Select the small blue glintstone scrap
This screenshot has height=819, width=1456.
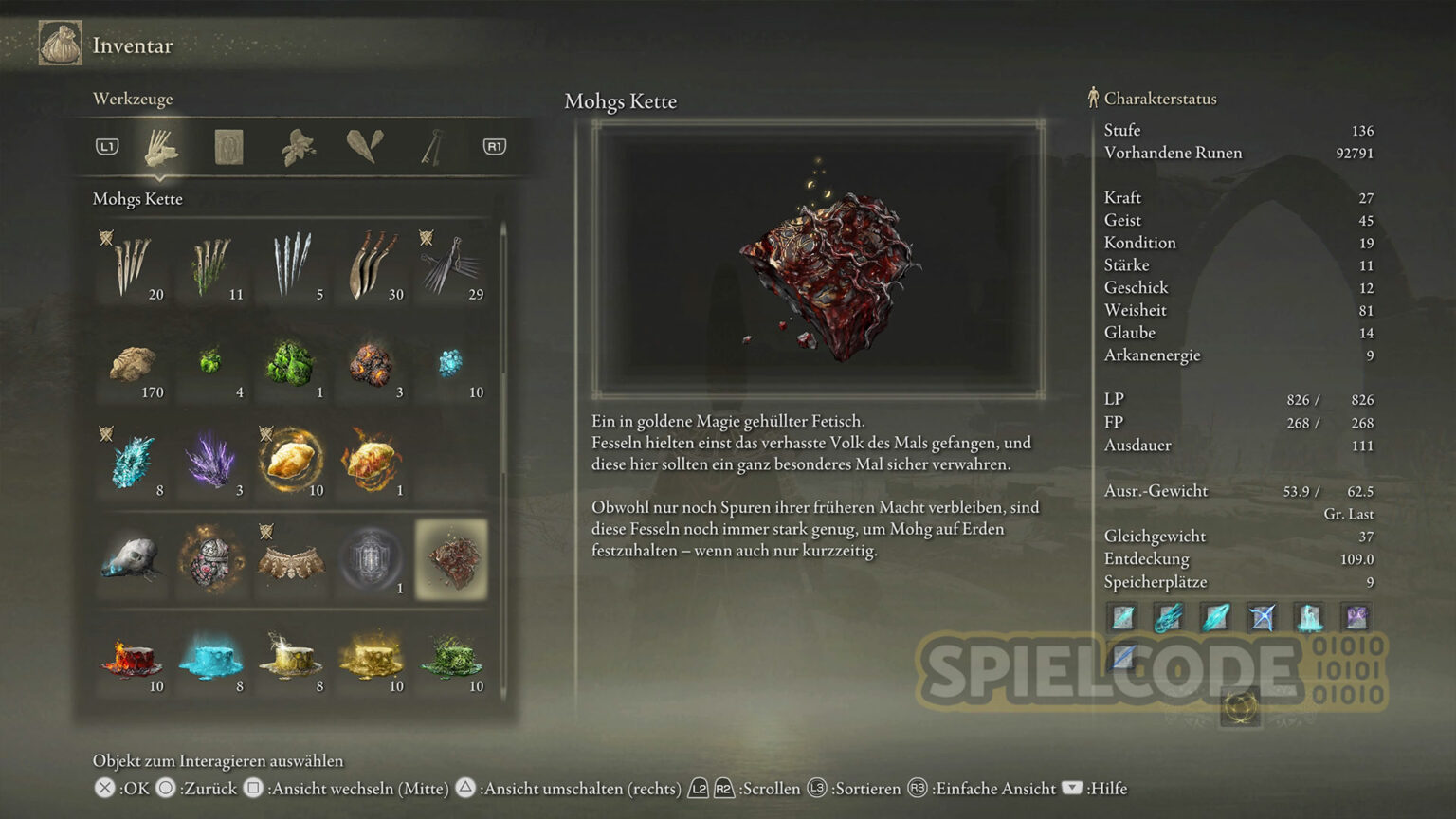click(450, 365)
